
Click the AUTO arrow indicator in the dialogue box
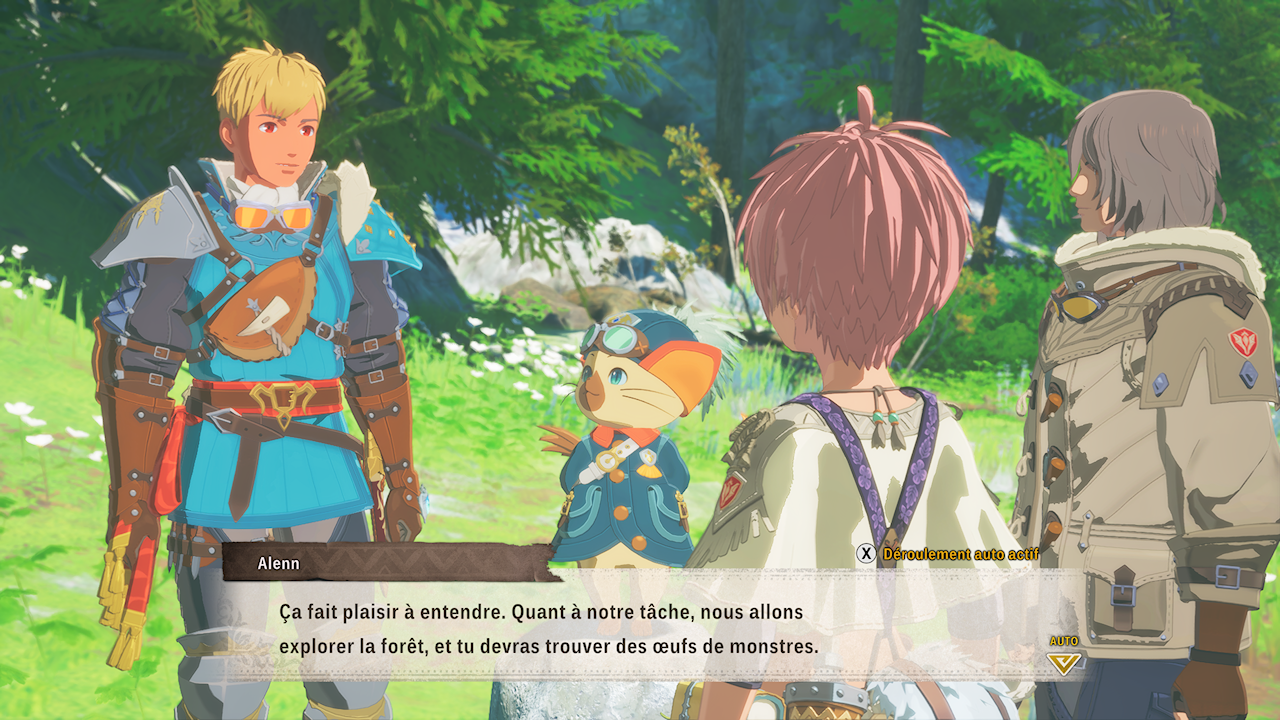point(1064,661)
